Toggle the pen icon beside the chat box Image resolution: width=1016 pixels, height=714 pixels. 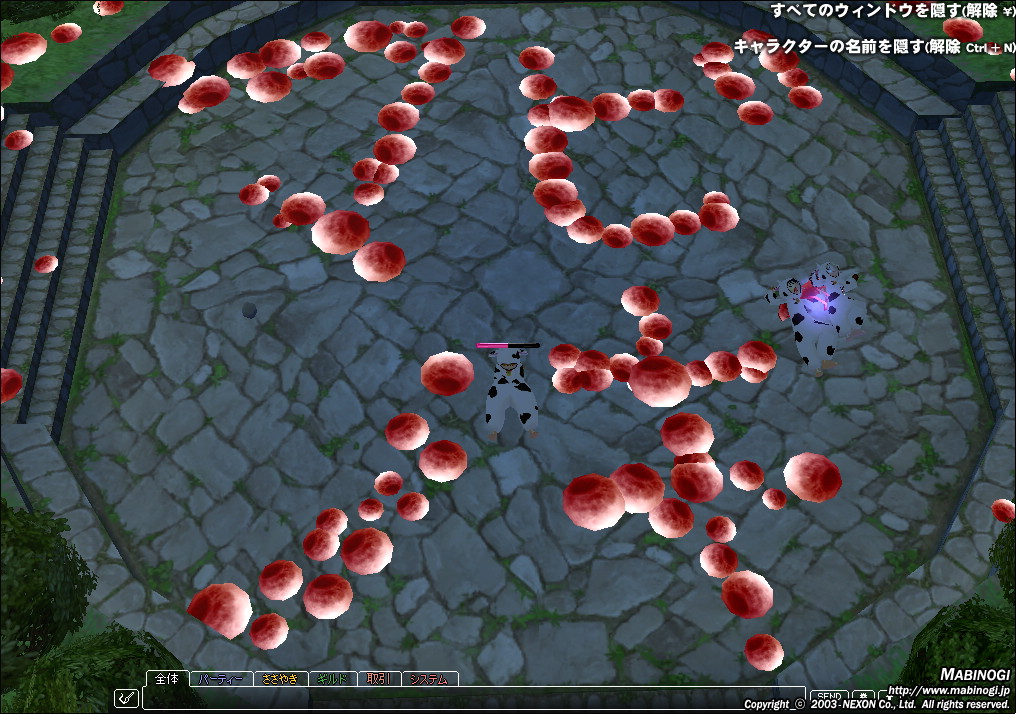tap(127, 698)
